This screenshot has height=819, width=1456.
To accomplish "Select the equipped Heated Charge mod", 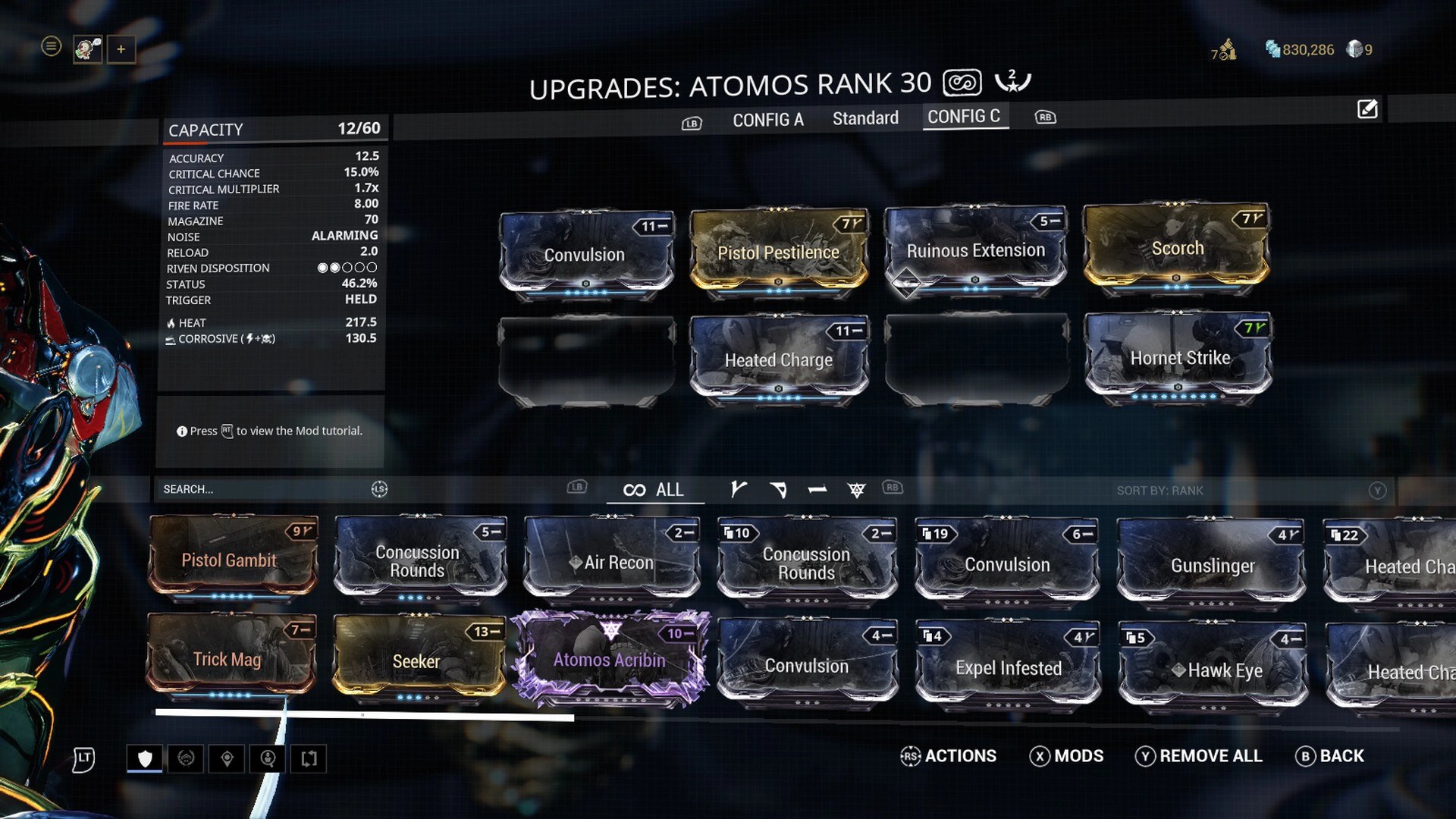I will [x=778, y=359].
